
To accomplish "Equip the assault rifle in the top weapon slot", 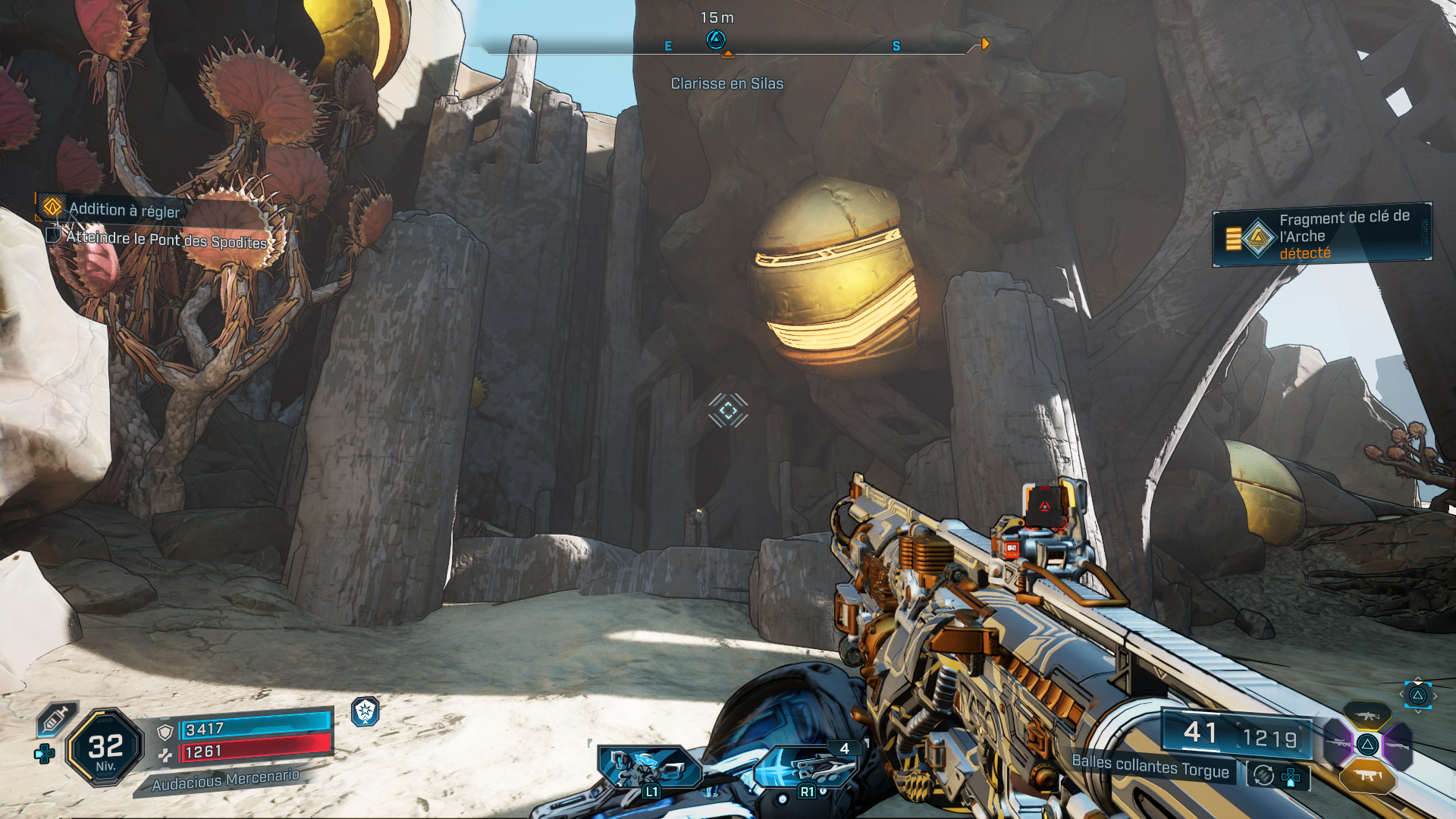I will pos(1367,715).
